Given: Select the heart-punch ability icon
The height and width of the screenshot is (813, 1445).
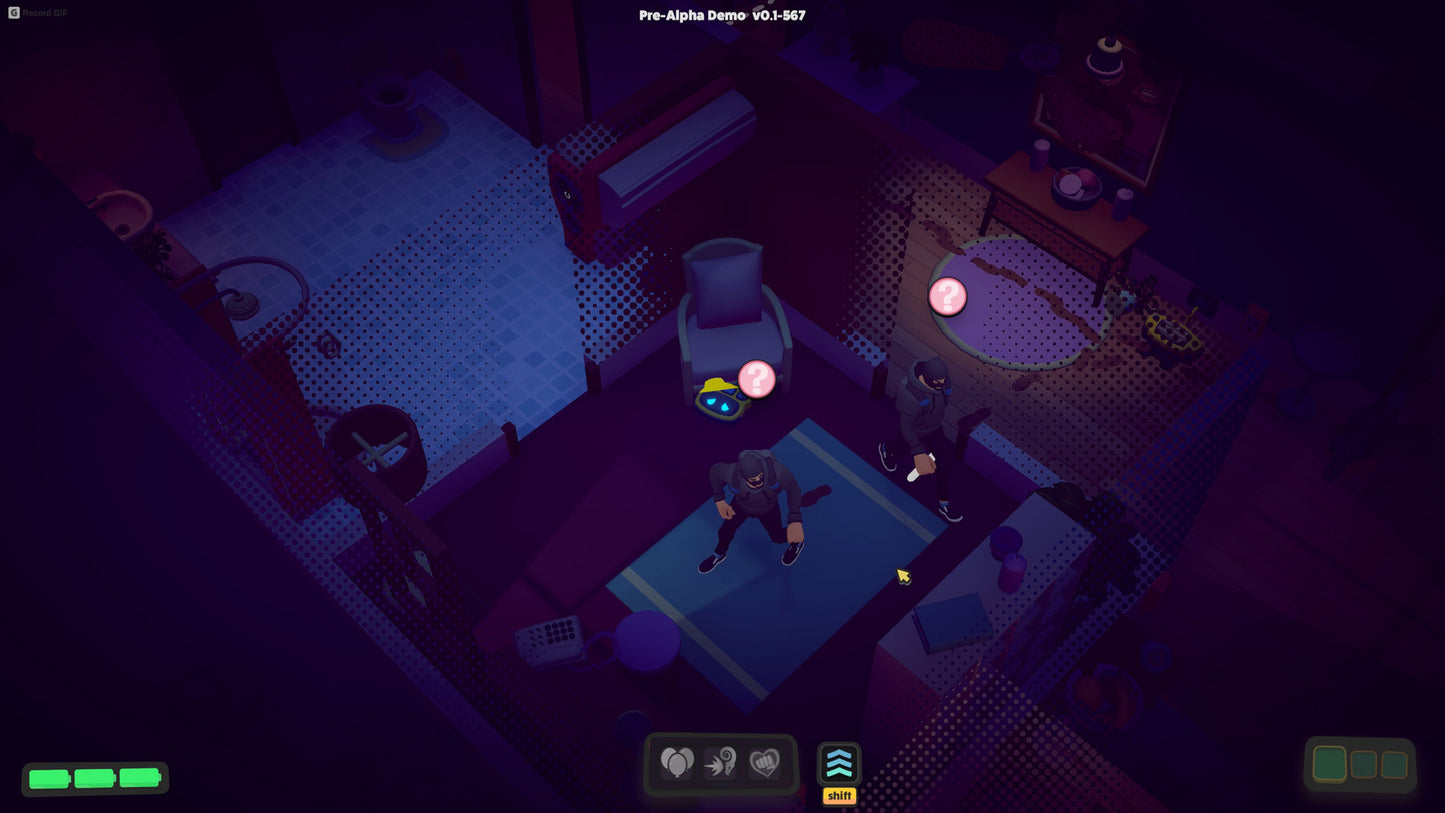Looking at the screenshot, I should [765, 762].
